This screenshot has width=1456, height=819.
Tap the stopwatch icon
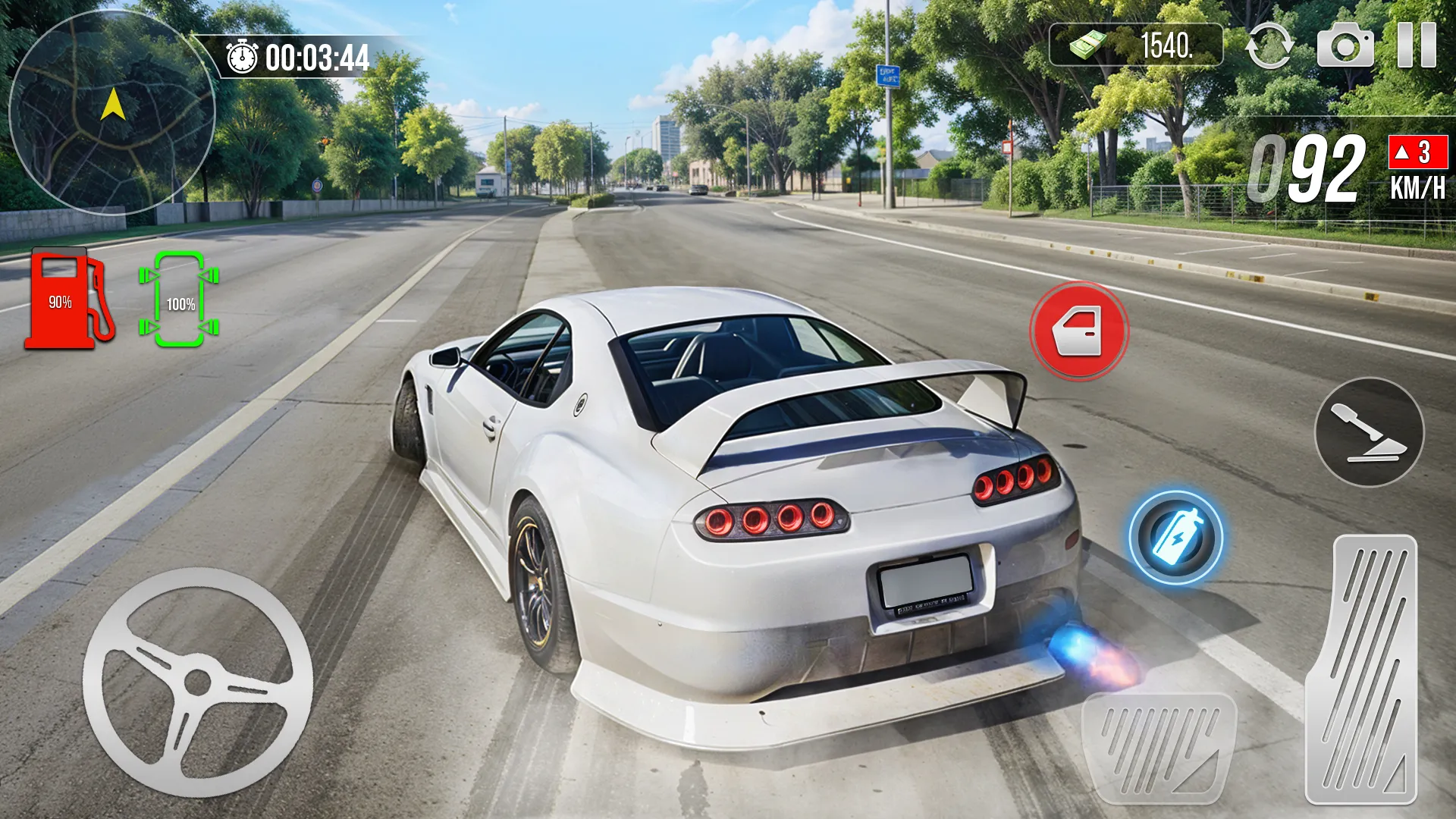240,55
